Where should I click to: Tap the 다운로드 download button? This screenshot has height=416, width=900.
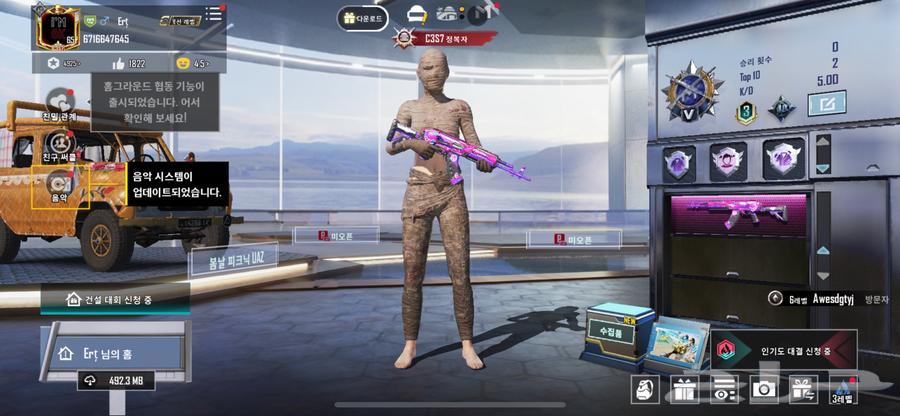click(362, 17)
